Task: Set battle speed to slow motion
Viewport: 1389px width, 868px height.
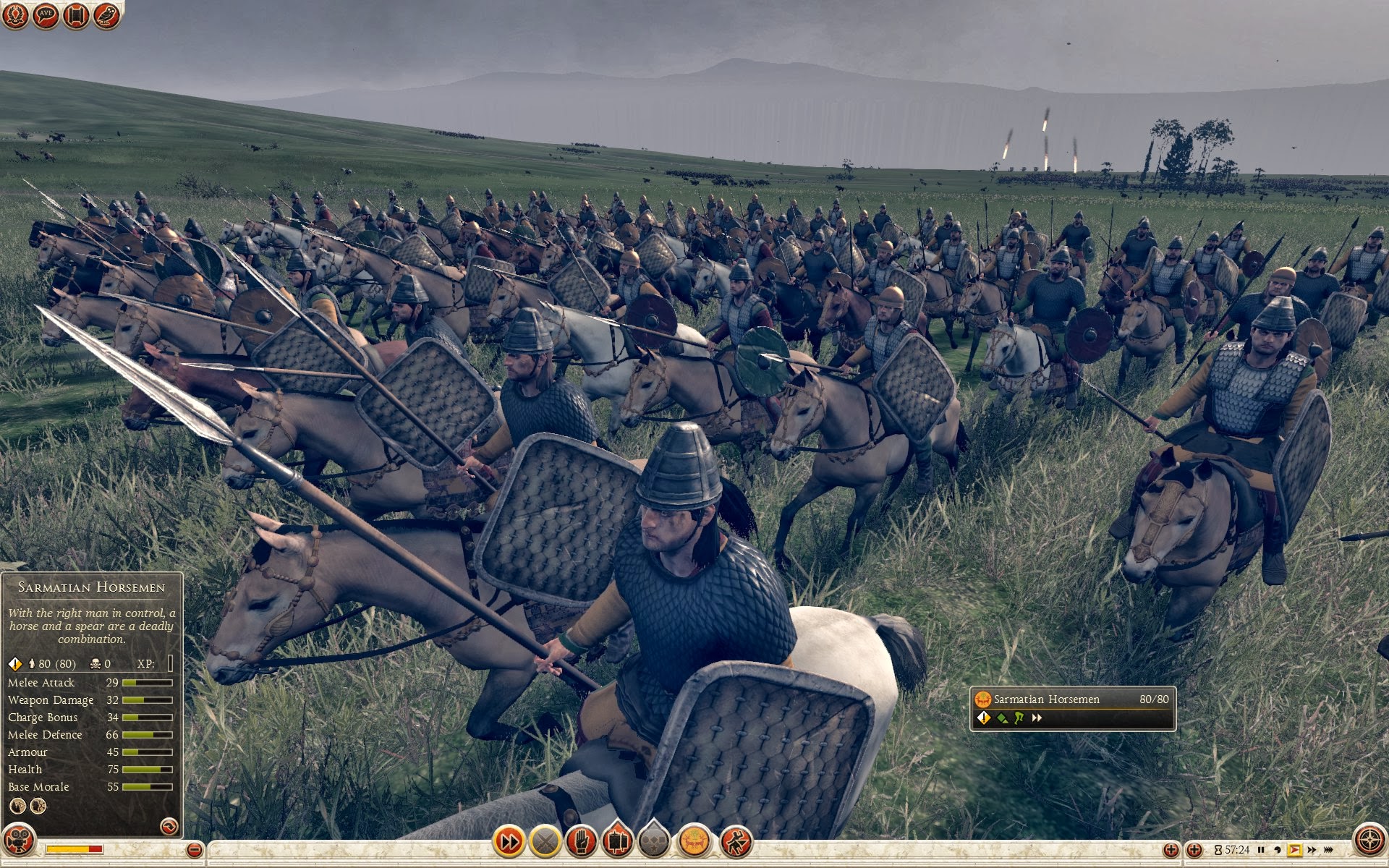Action: click(1278, 850)
